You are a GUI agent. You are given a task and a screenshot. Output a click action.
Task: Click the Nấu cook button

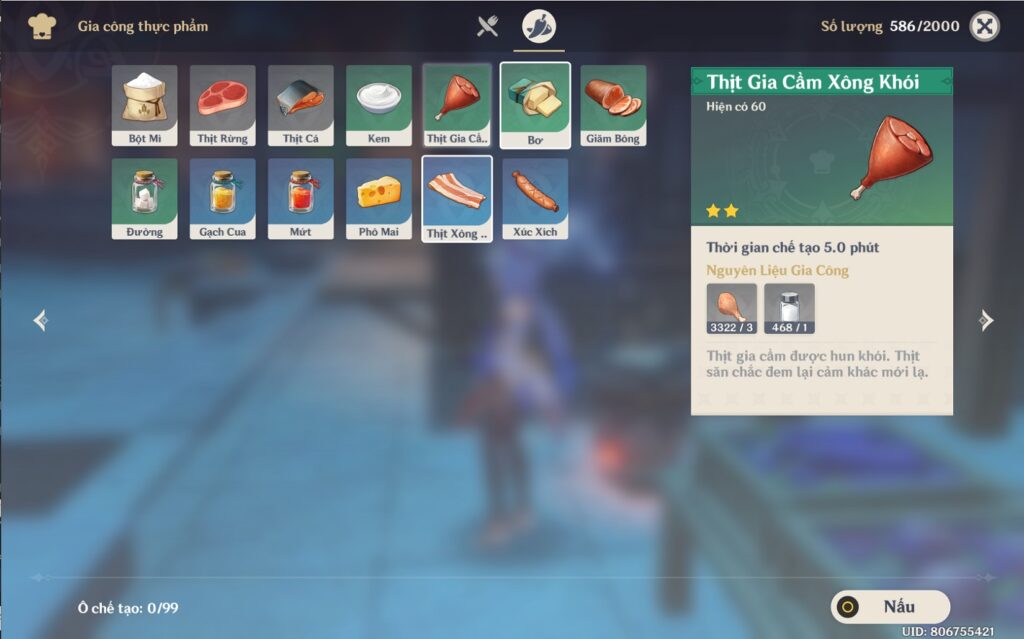point(890,606)
